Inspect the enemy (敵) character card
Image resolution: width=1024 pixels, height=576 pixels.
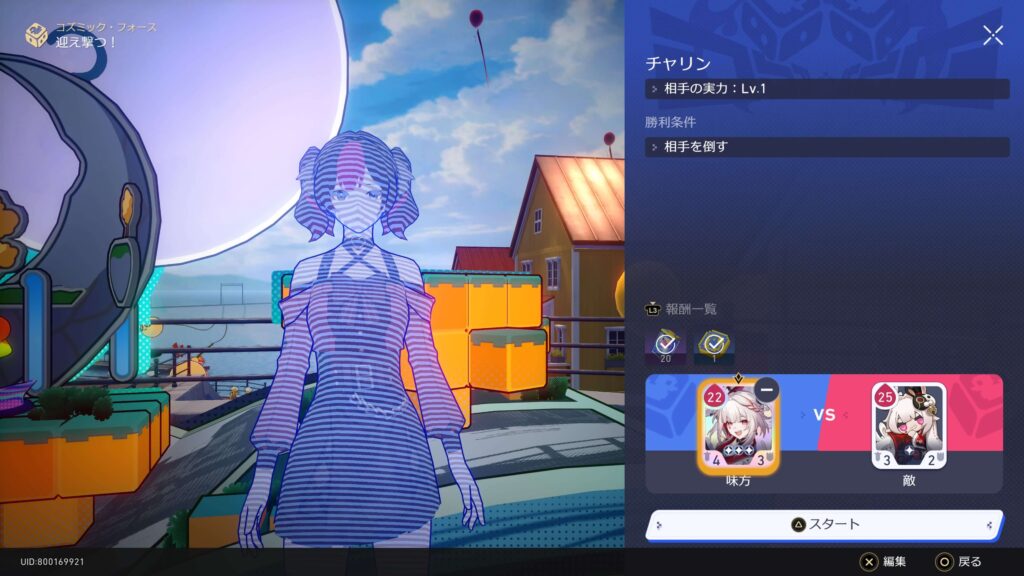click(x=908, y=427)
